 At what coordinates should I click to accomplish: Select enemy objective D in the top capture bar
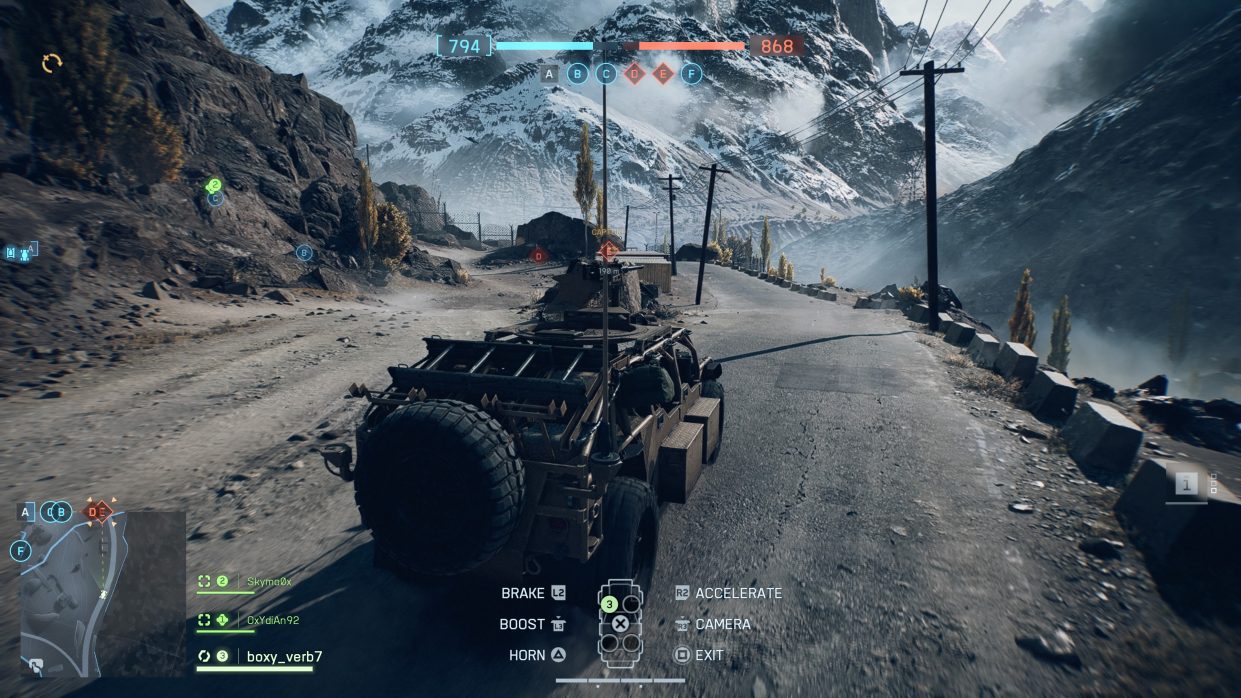[x=634, y=73]
